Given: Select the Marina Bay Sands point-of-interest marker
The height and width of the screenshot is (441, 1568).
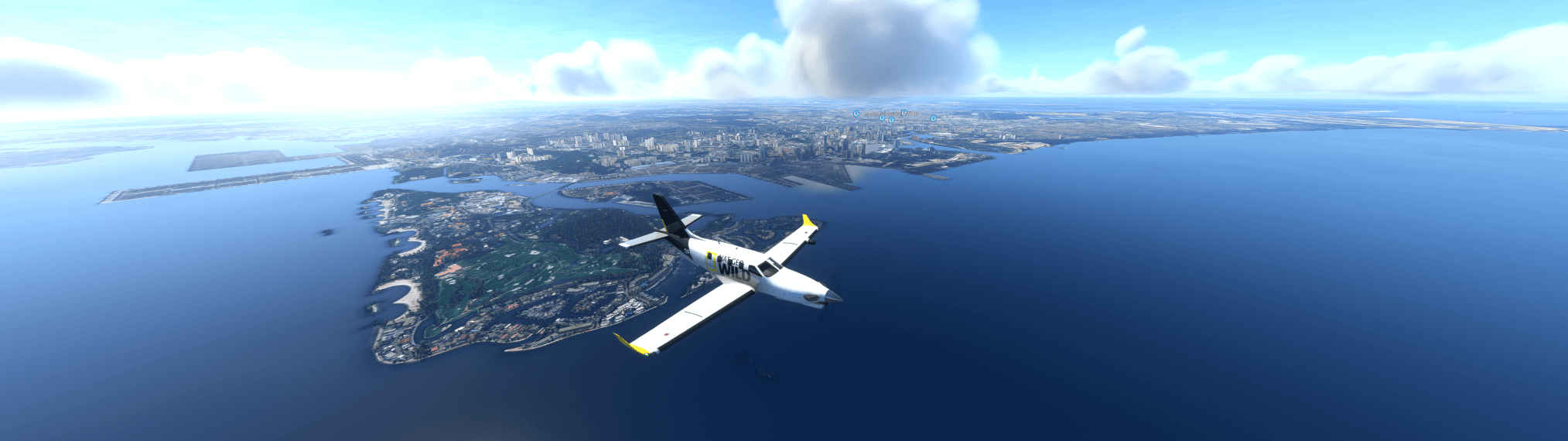Looking at the screenshot, I should [856, 114].
